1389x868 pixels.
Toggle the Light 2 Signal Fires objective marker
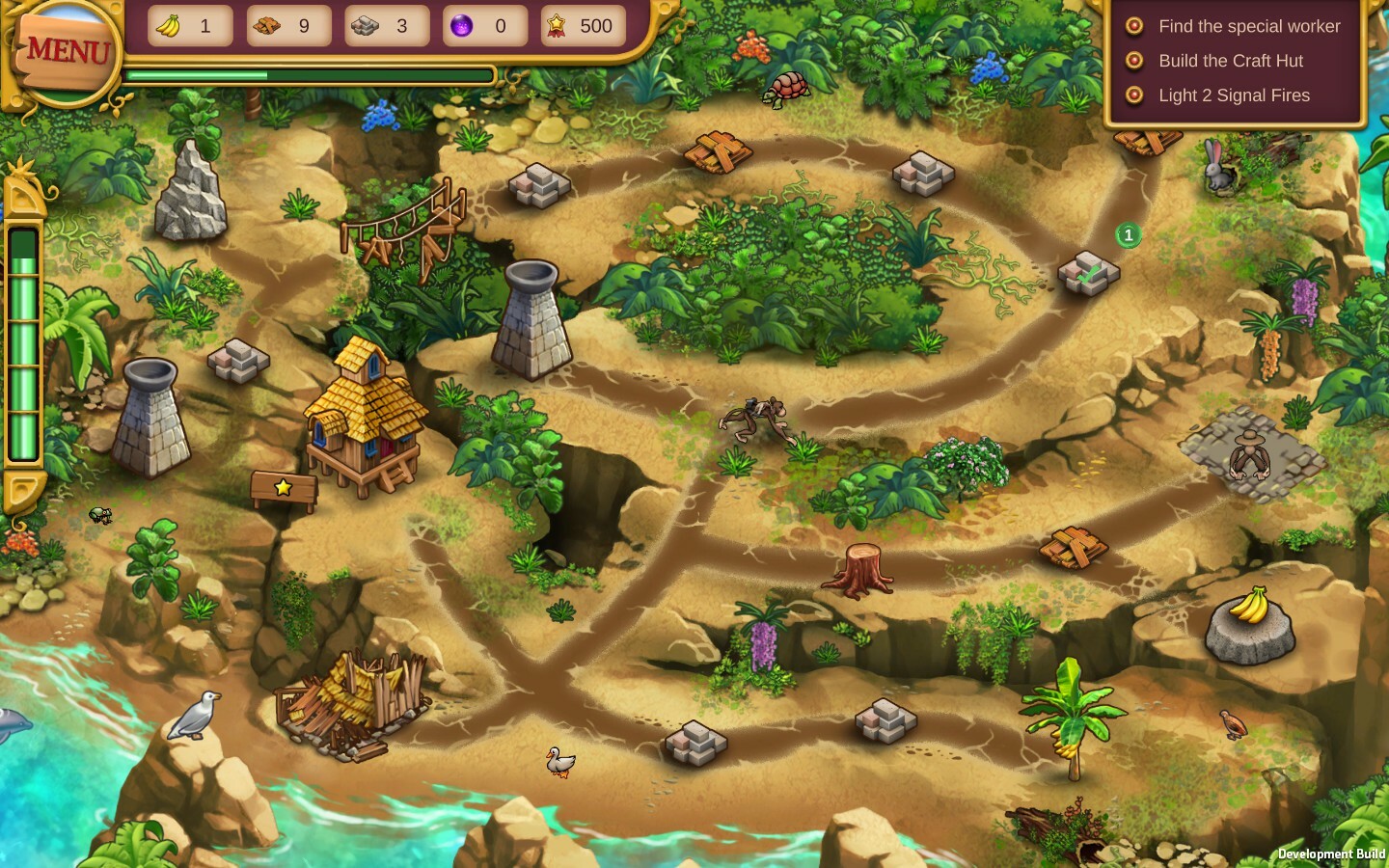(x=1132, y=95)
